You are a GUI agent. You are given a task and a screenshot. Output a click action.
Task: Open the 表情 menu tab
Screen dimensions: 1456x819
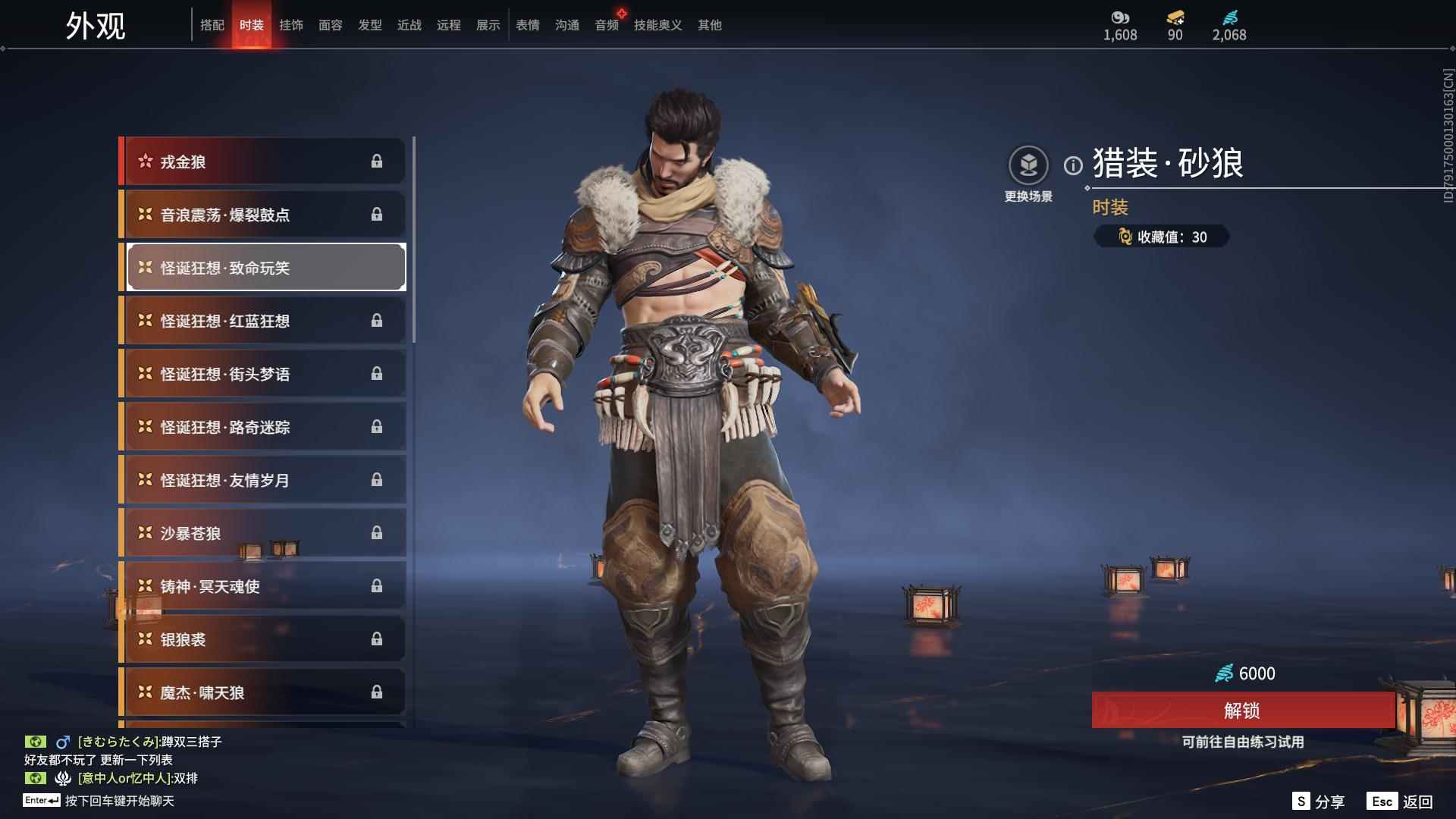pos(528,24)
